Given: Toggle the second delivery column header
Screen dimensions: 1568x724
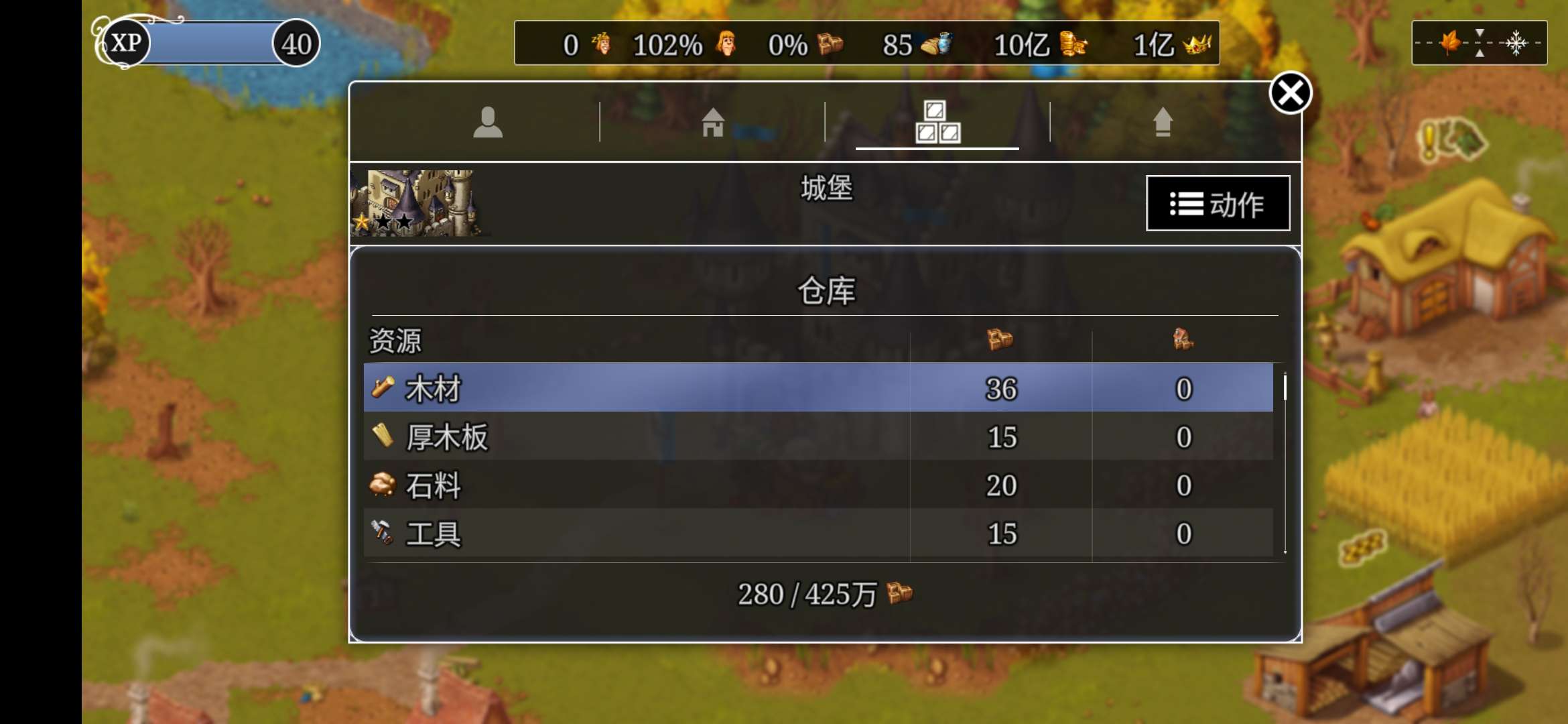Looking at the screenshot, I should tap(1183, 341).
